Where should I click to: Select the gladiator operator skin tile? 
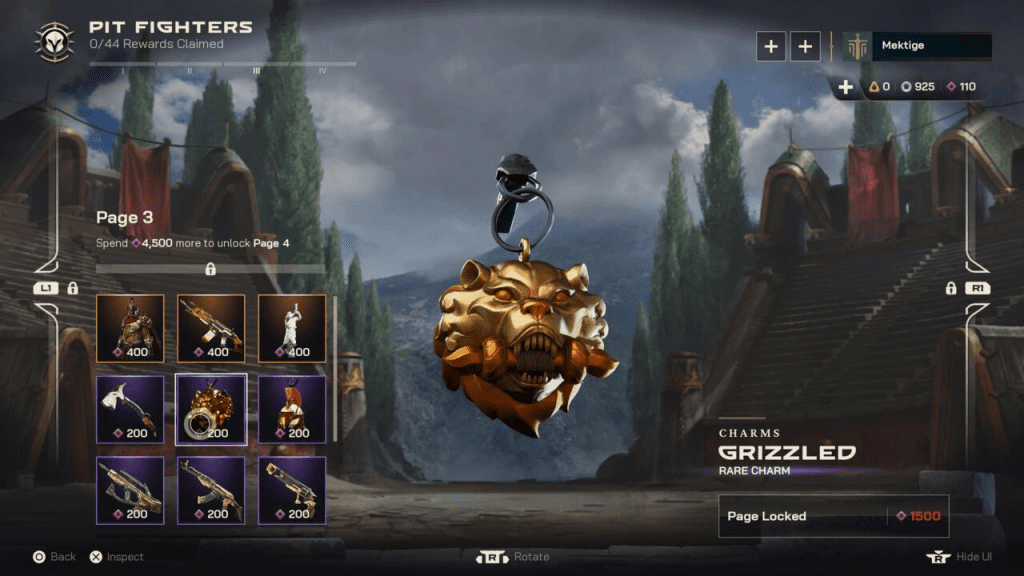click(129, 327)
